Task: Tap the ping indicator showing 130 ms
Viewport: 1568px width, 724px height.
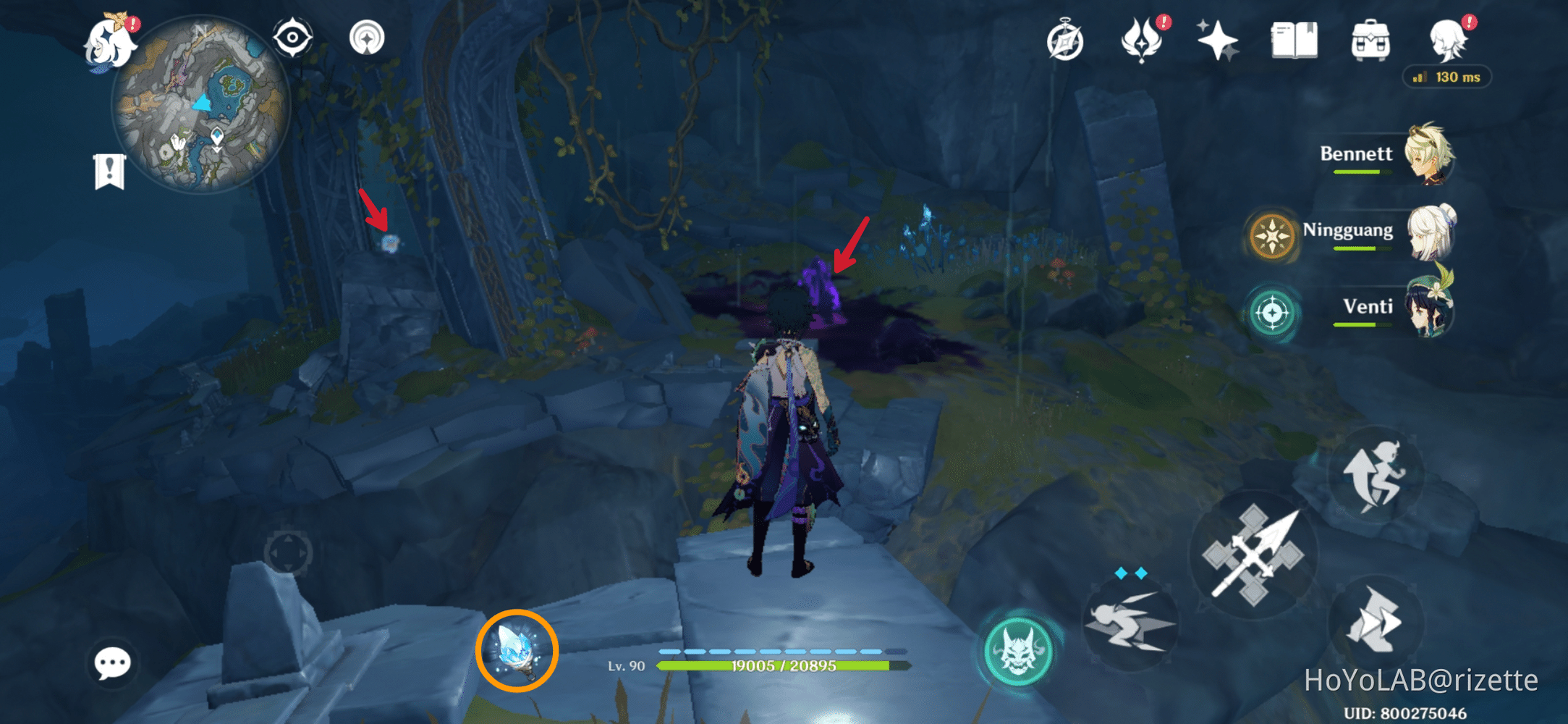Action: 1446,76
